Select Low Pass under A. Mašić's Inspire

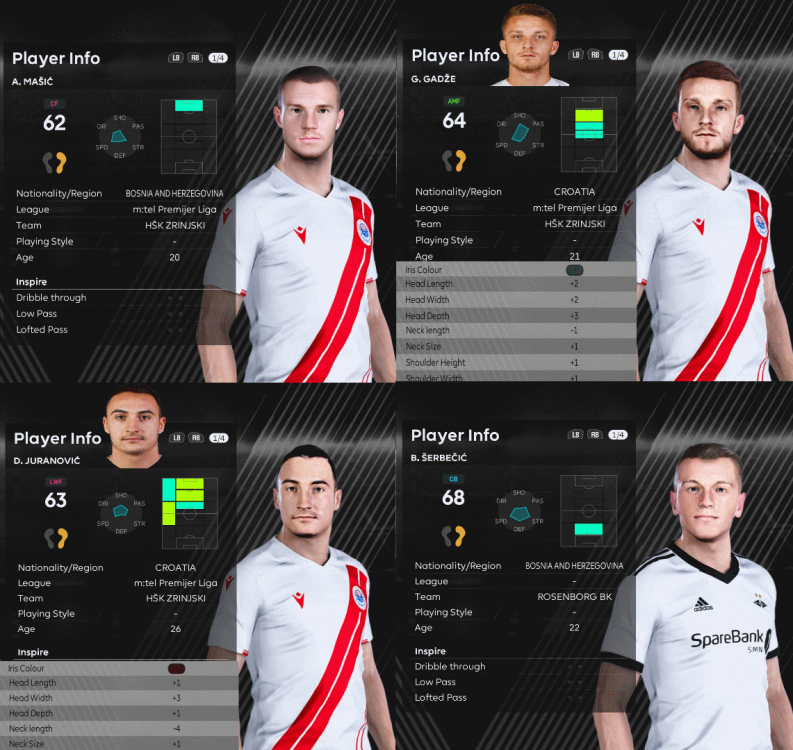[37, 314]
